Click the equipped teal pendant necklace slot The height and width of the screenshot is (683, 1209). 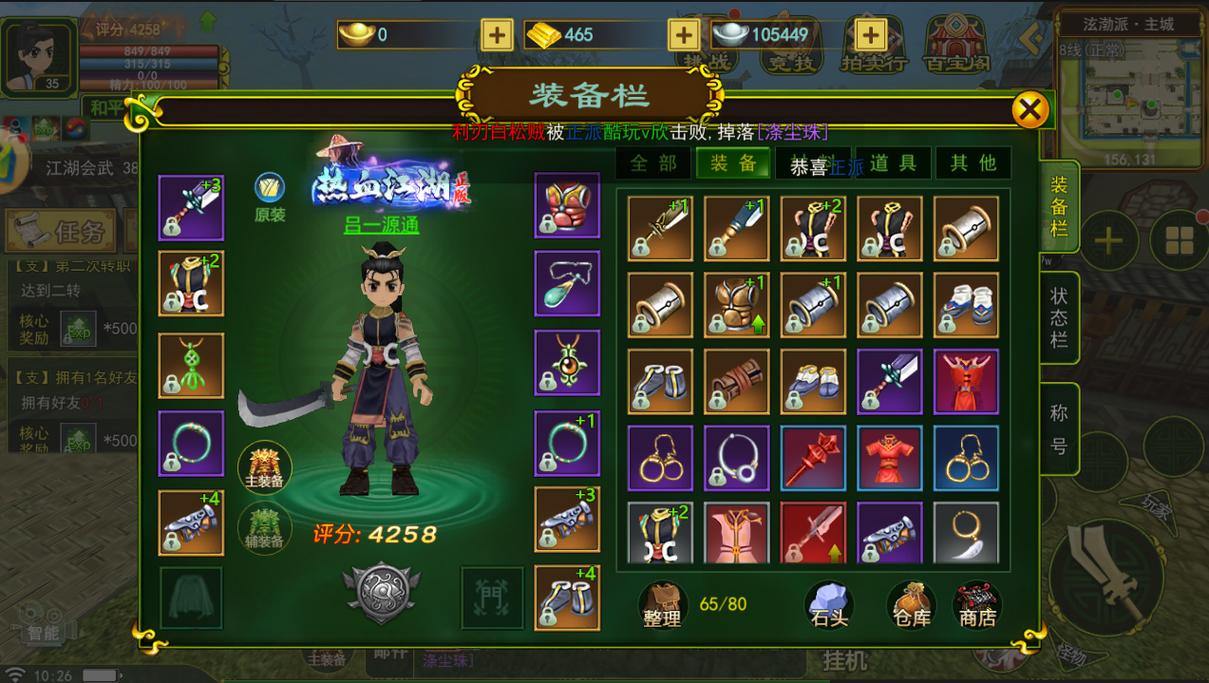pyautogui.click(x=567, y=284)
